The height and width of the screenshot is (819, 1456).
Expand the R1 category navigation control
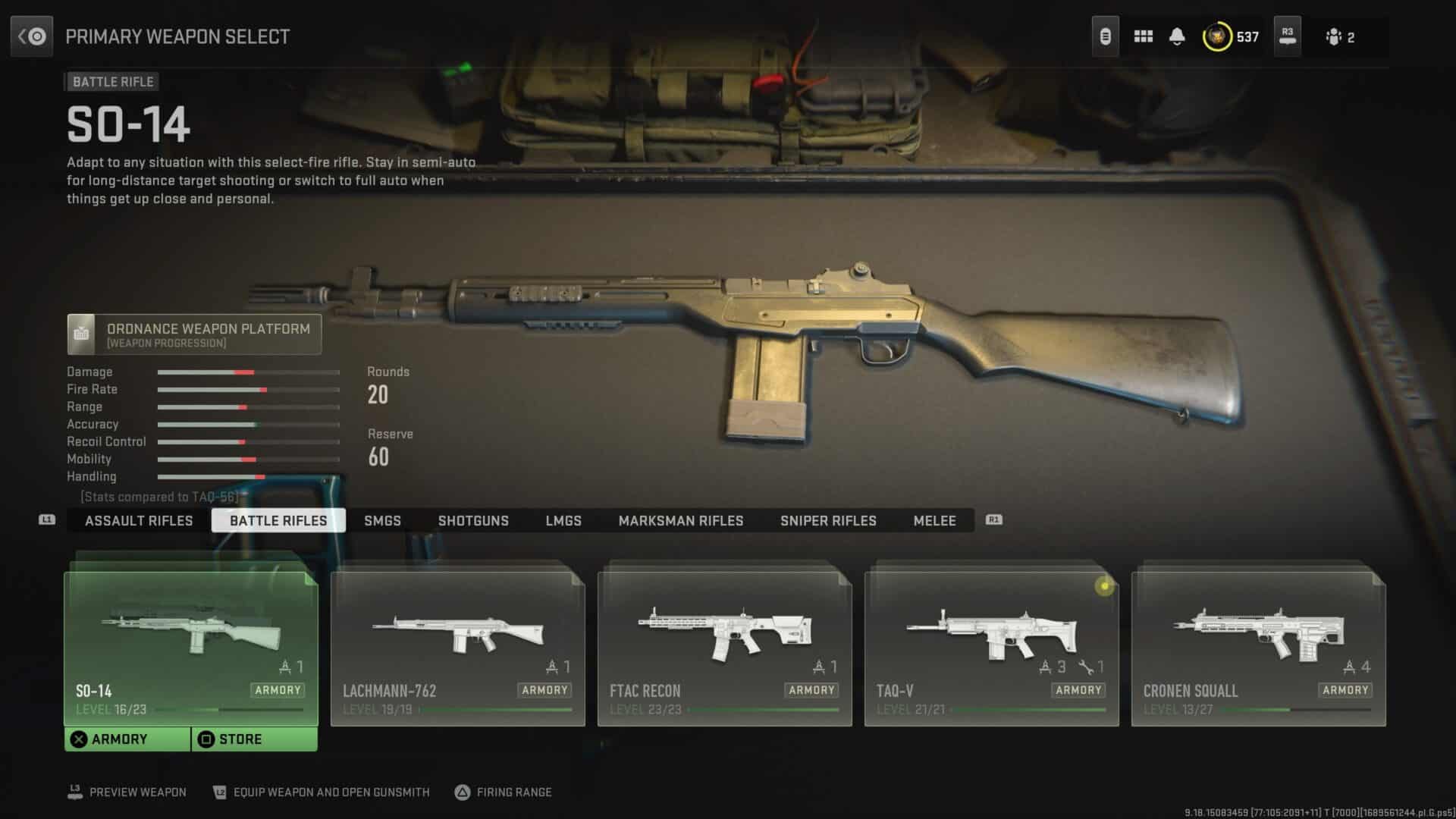992,521
